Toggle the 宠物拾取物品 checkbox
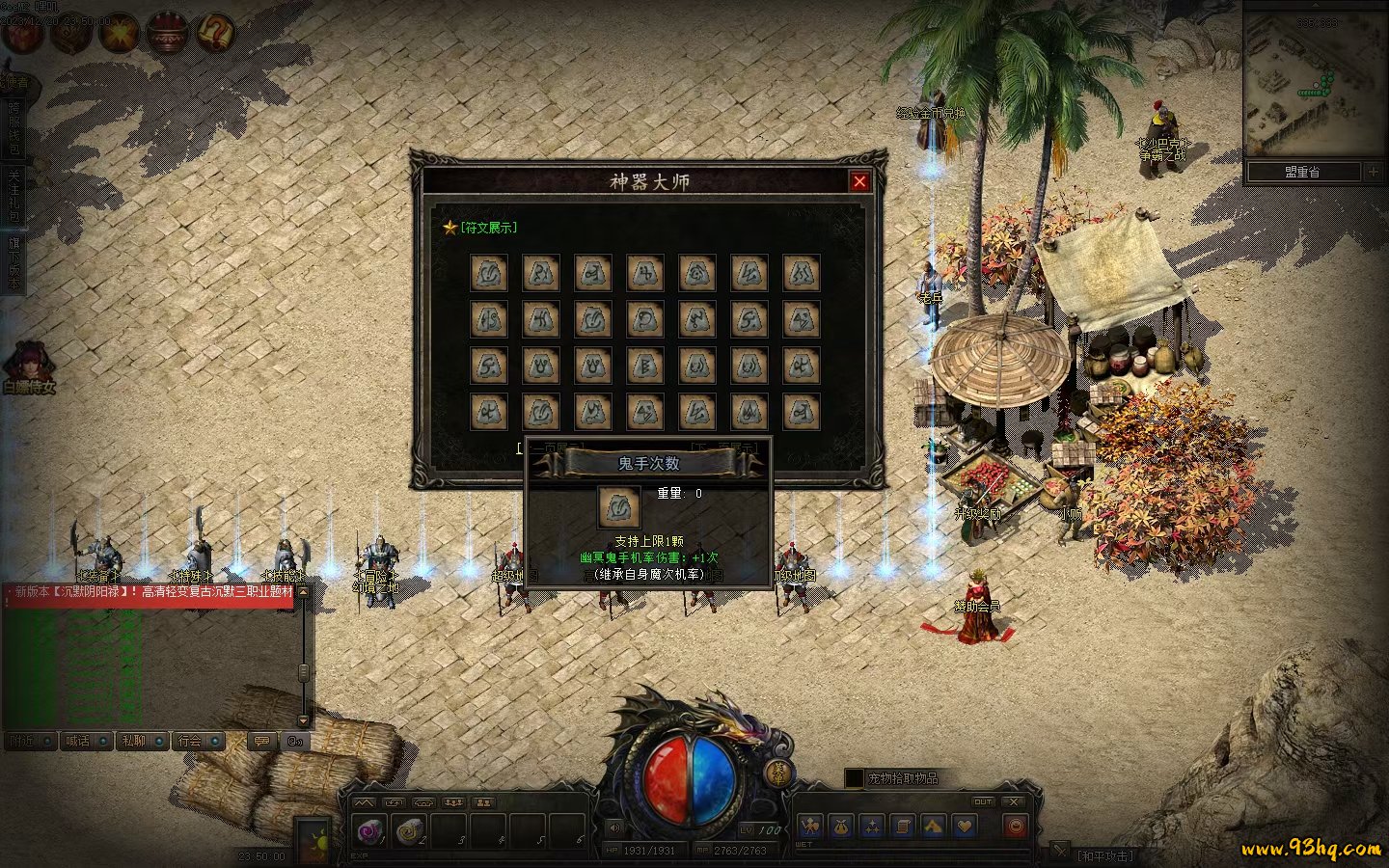 854,777
